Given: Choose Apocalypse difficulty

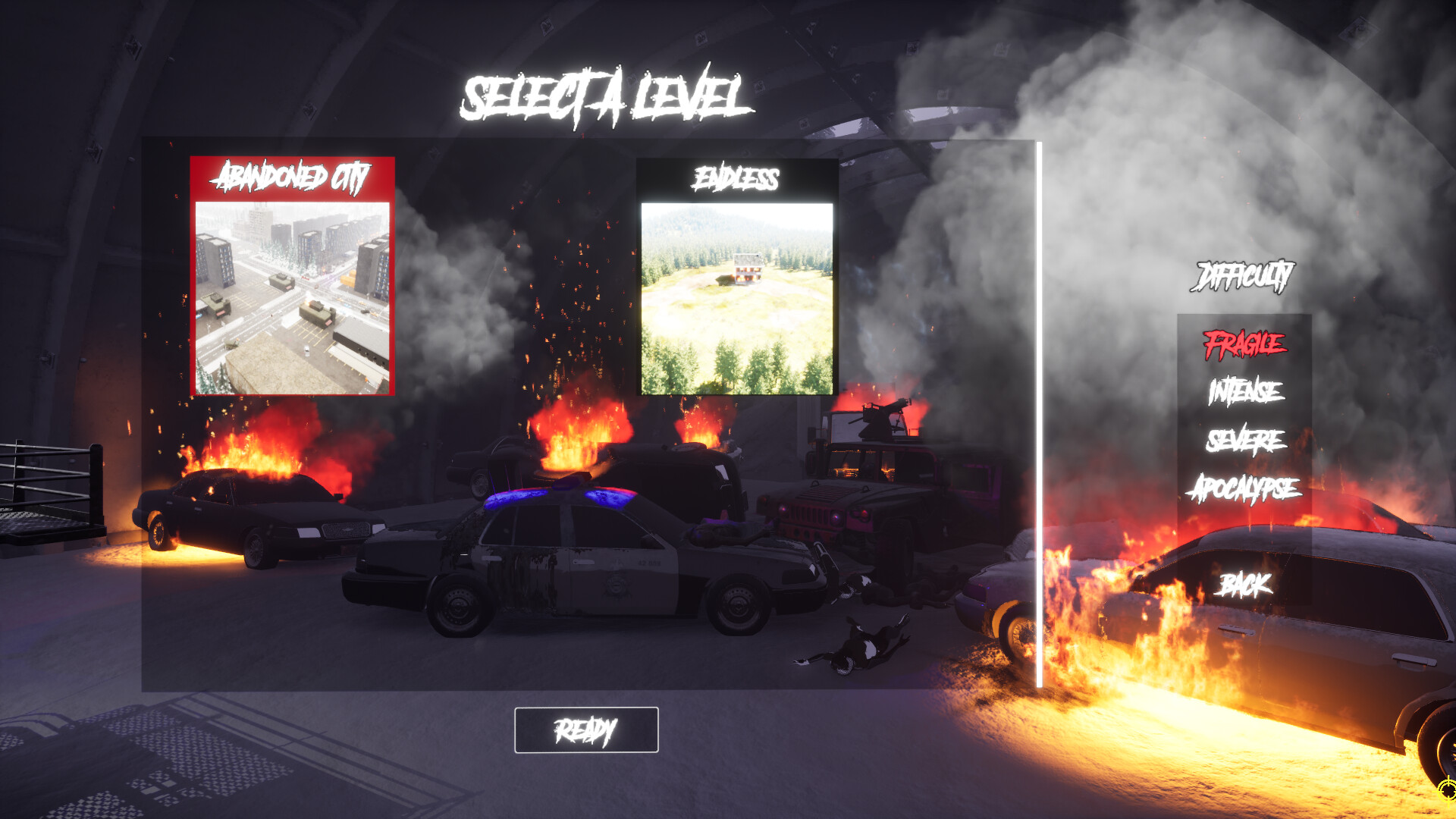Looking at the screenshot, I should pyautogui.click(x=1244, y=489).
